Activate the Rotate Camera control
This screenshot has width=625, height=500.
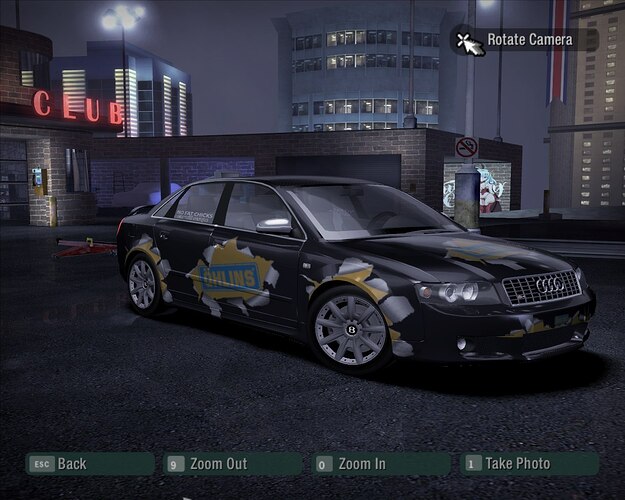pos(526,40)
